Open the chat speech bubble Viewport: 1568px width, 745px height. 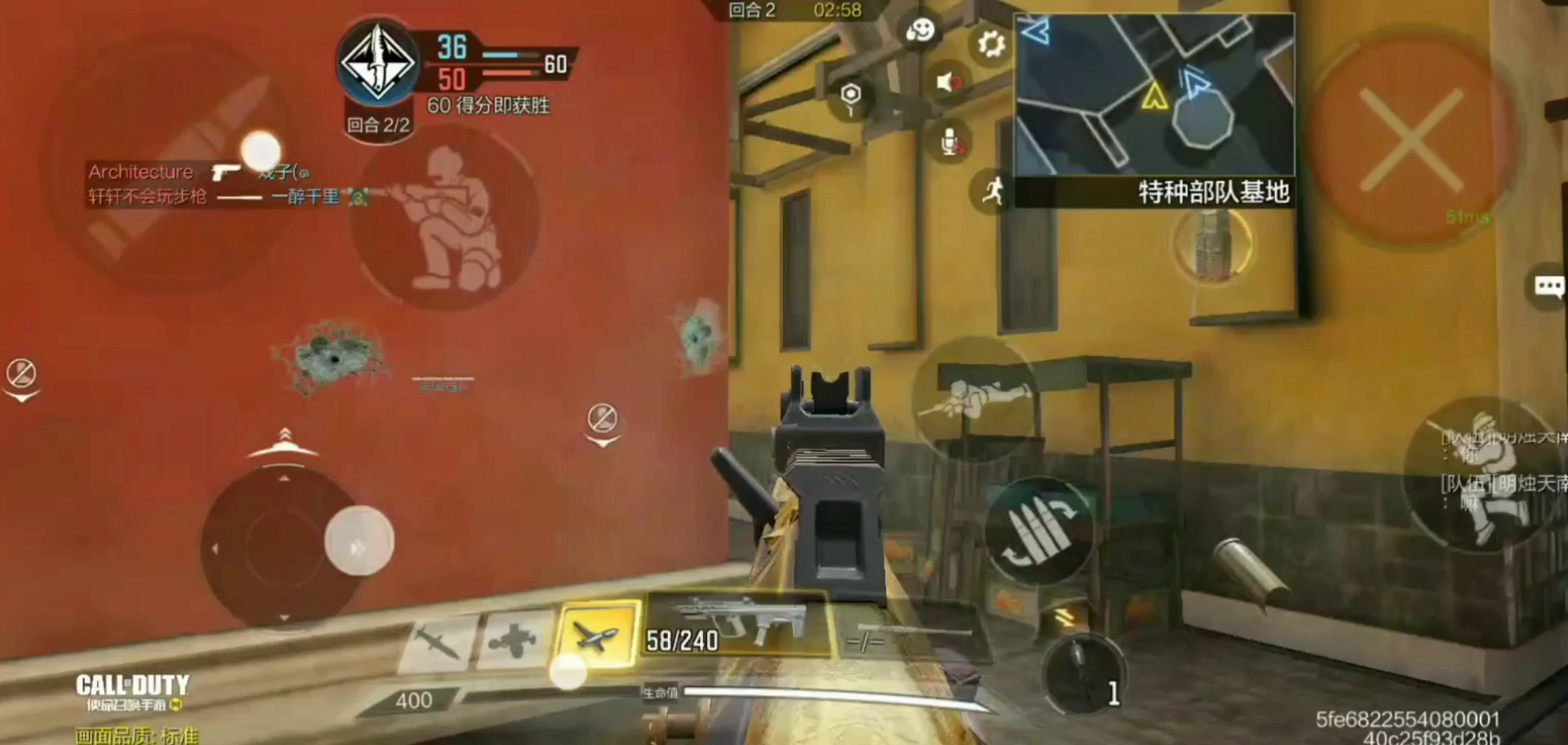click(1548, 287)
